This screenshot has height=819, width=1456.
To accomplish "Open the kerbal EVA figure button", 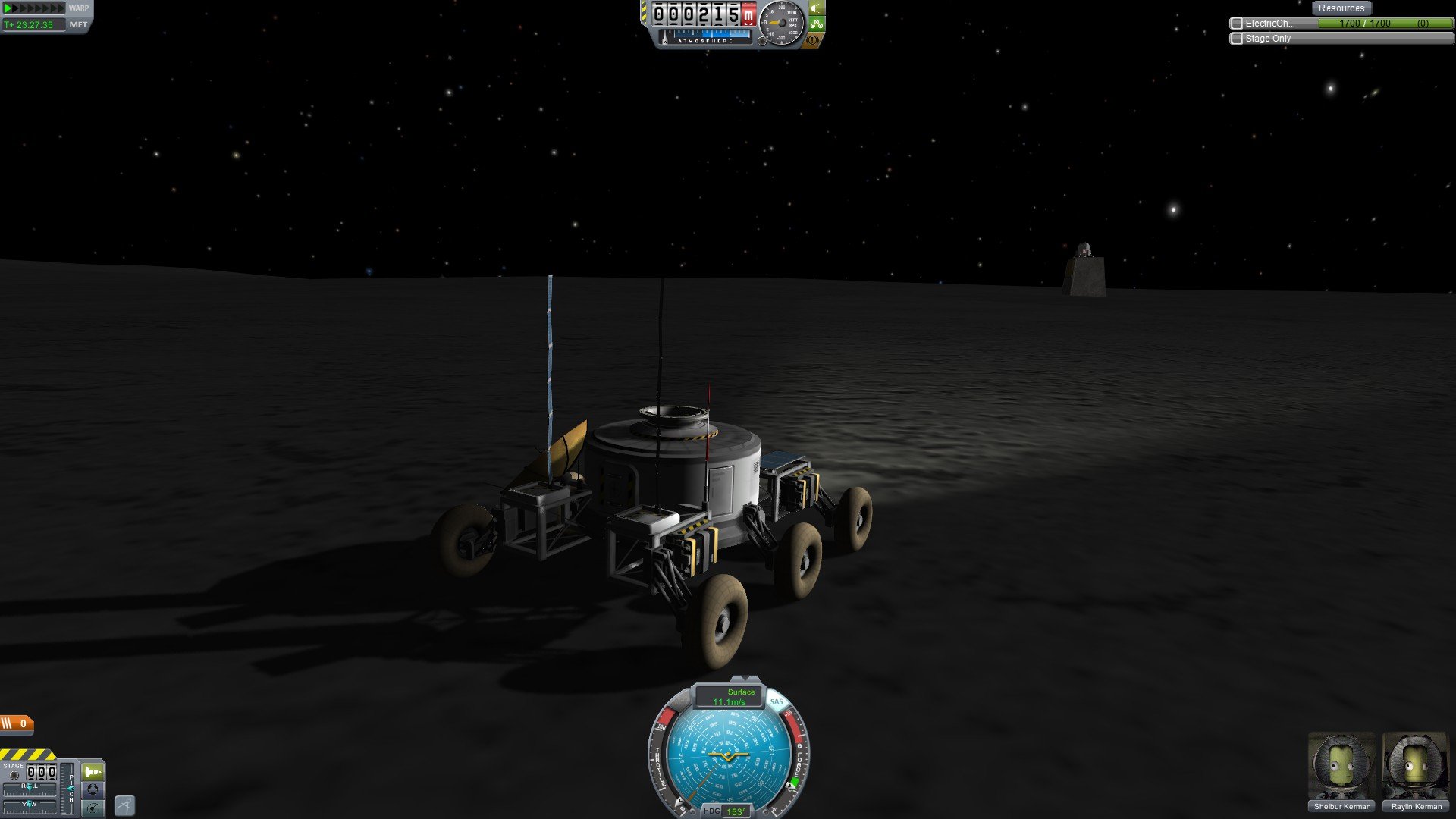I will (x=124, y=805).
